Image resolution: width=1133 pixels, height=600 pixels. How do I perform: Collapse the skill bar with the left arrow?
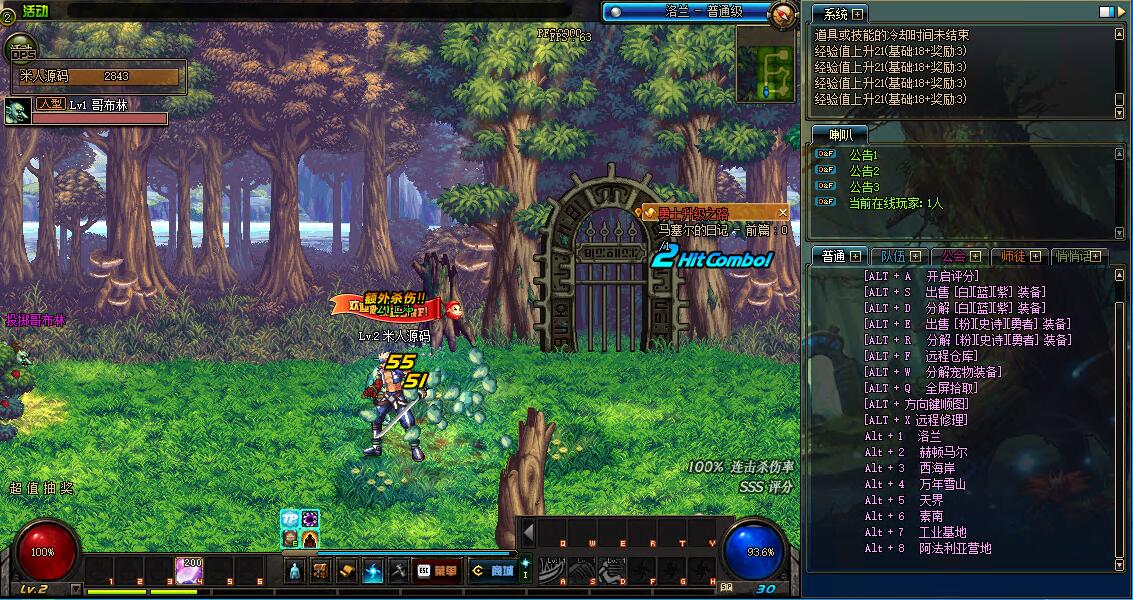[x=528, y=531]
